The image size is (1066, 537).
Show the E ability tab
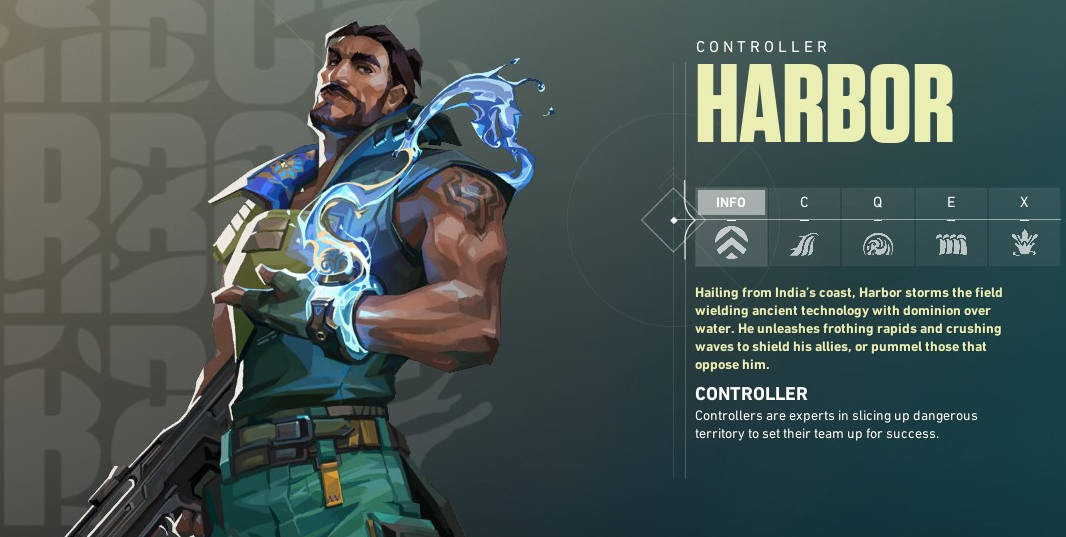(x=951, y=202)
